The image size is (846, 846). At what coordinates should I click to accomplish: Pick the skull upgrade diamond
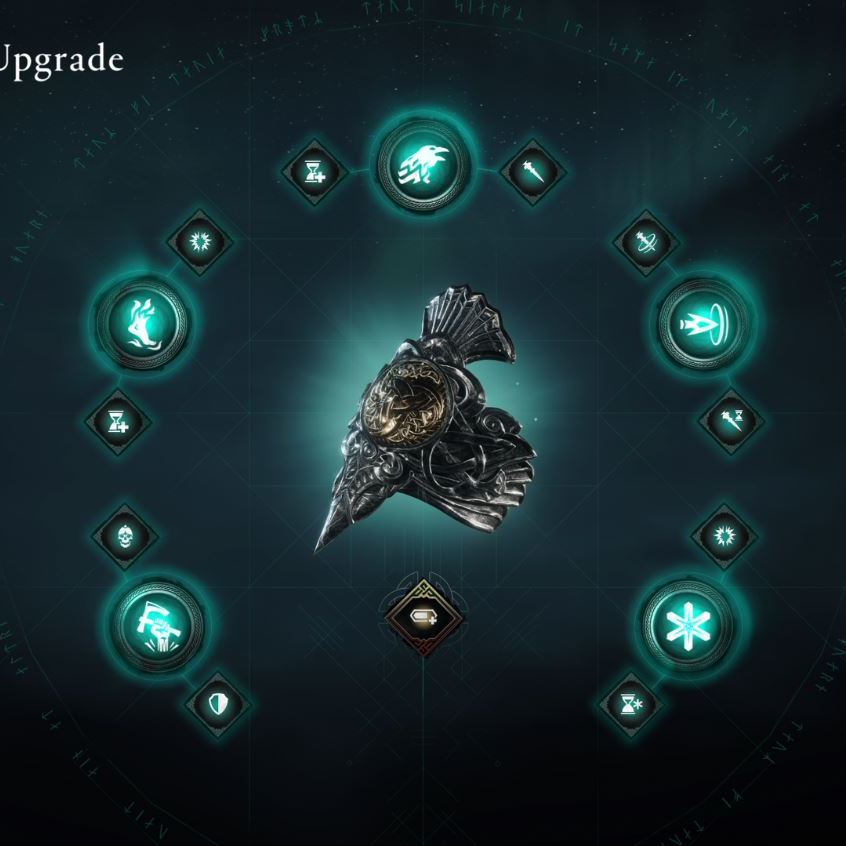pos(125,535)
